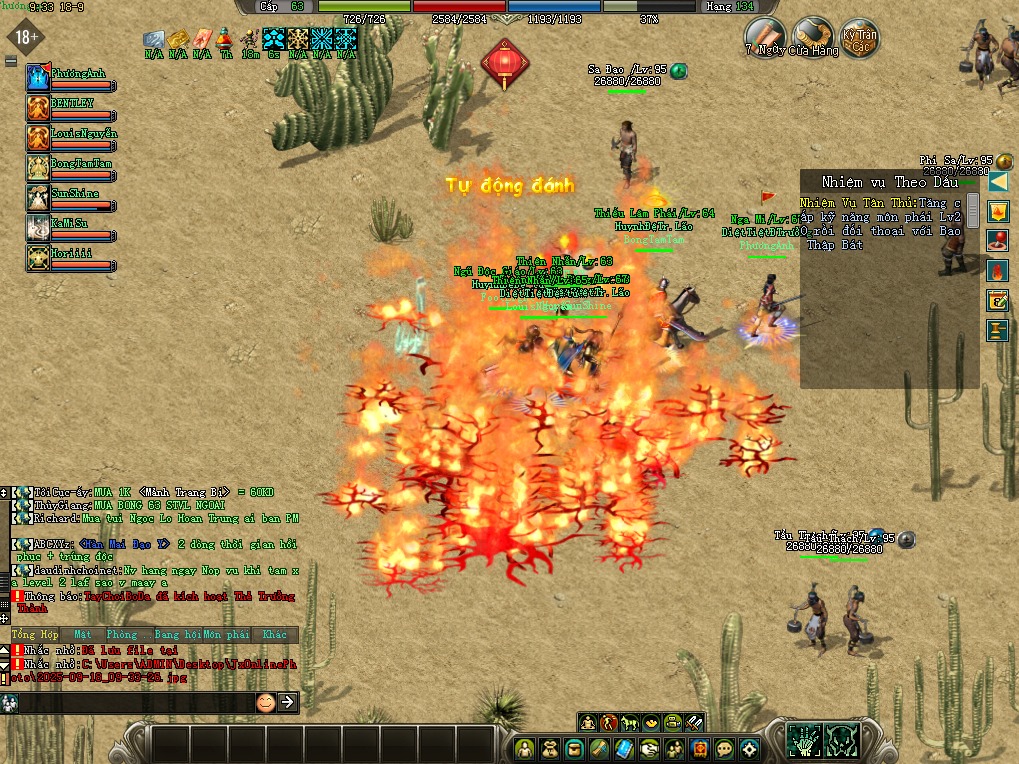1019x764 pixels.
Task: Switch to the Tổng Hợp chat tab
Action: click(35, 635)
